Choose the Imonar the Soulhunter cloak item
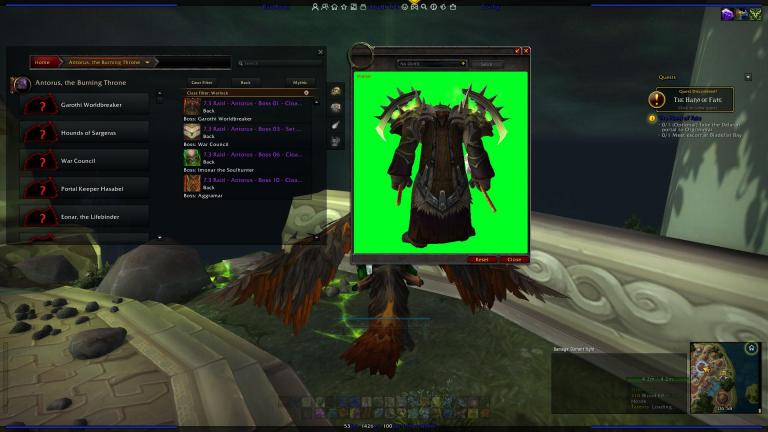This screenshot has width=768, height=432. click(x=249, y=157)
